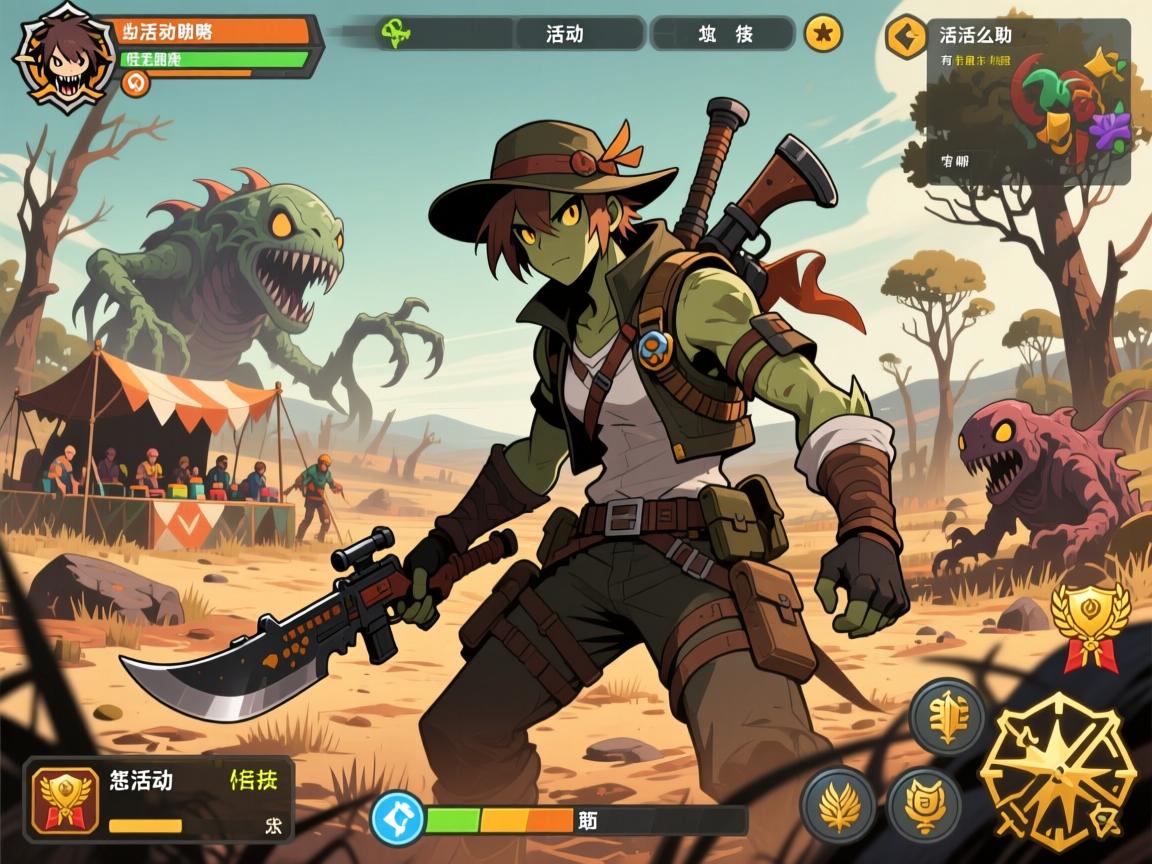Activate the large golden star attack button
1152x864 pixels.
(1057, 770)
